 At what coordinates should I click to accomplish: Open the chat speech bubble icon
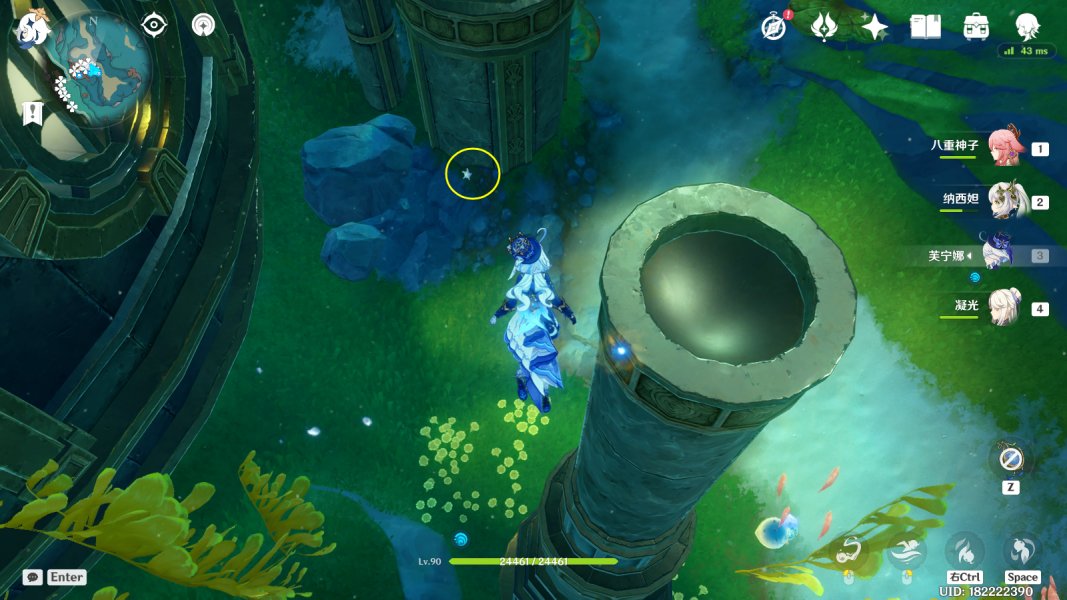tap(33, 577)
